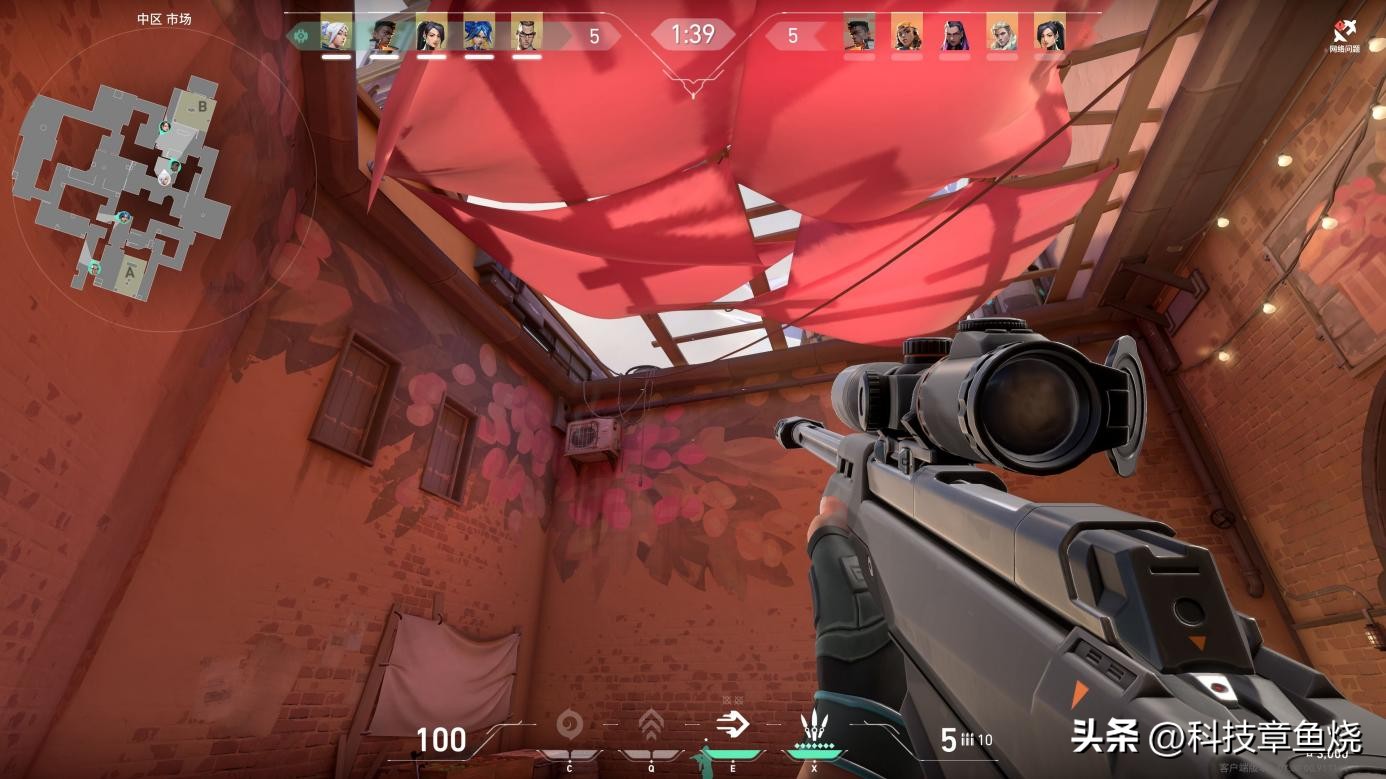Pick the blonde enemy agent portrait
The height and width of the screenshot is (779, 1386).
click(1002, 33)
